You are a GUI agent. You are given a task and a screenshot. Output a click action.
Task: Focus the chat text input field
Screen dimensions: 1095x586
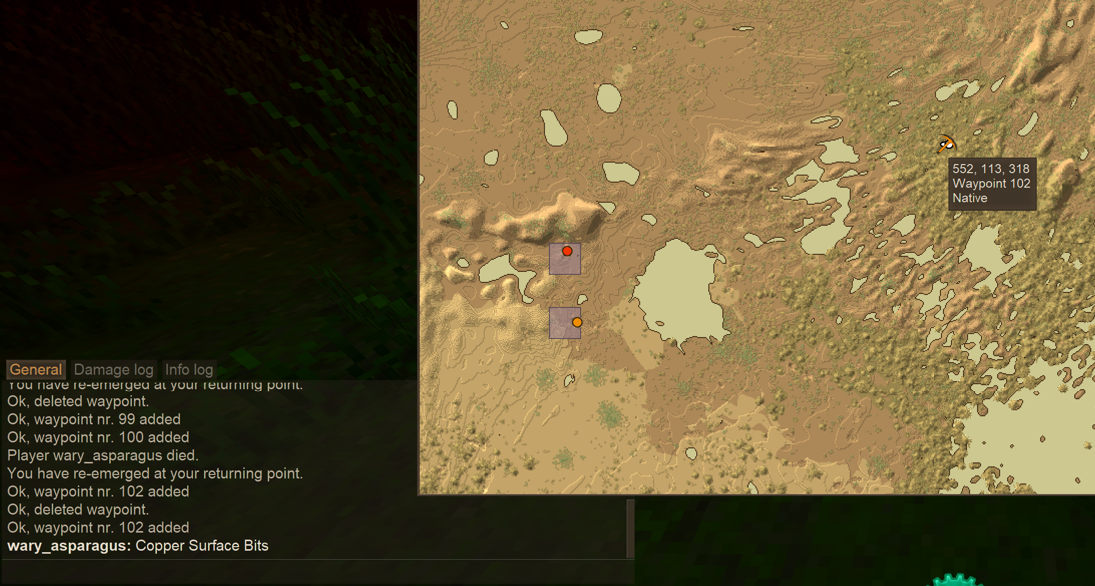(x=315, y=570)
